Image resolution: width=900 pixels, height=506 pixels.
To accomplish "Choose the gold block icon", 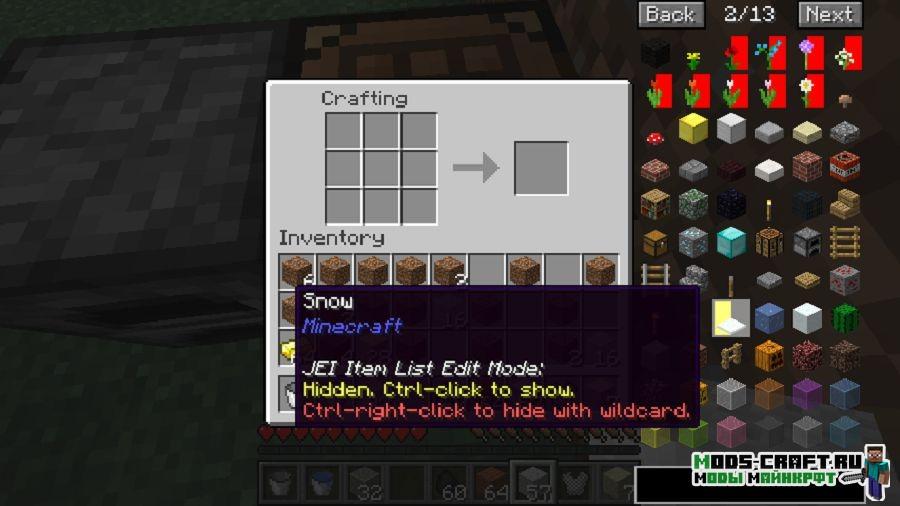I will 693,128.
